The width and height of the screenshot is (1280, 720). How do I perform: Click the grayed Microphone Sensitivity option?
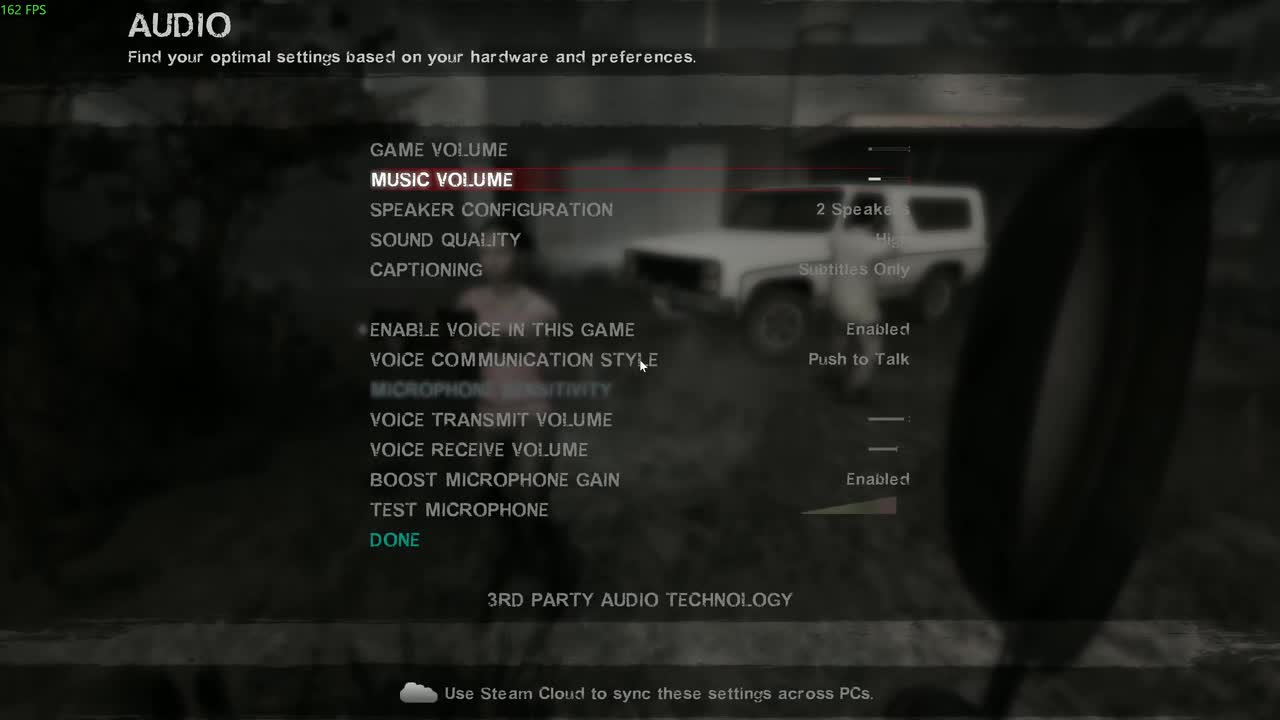click(490, 390)
